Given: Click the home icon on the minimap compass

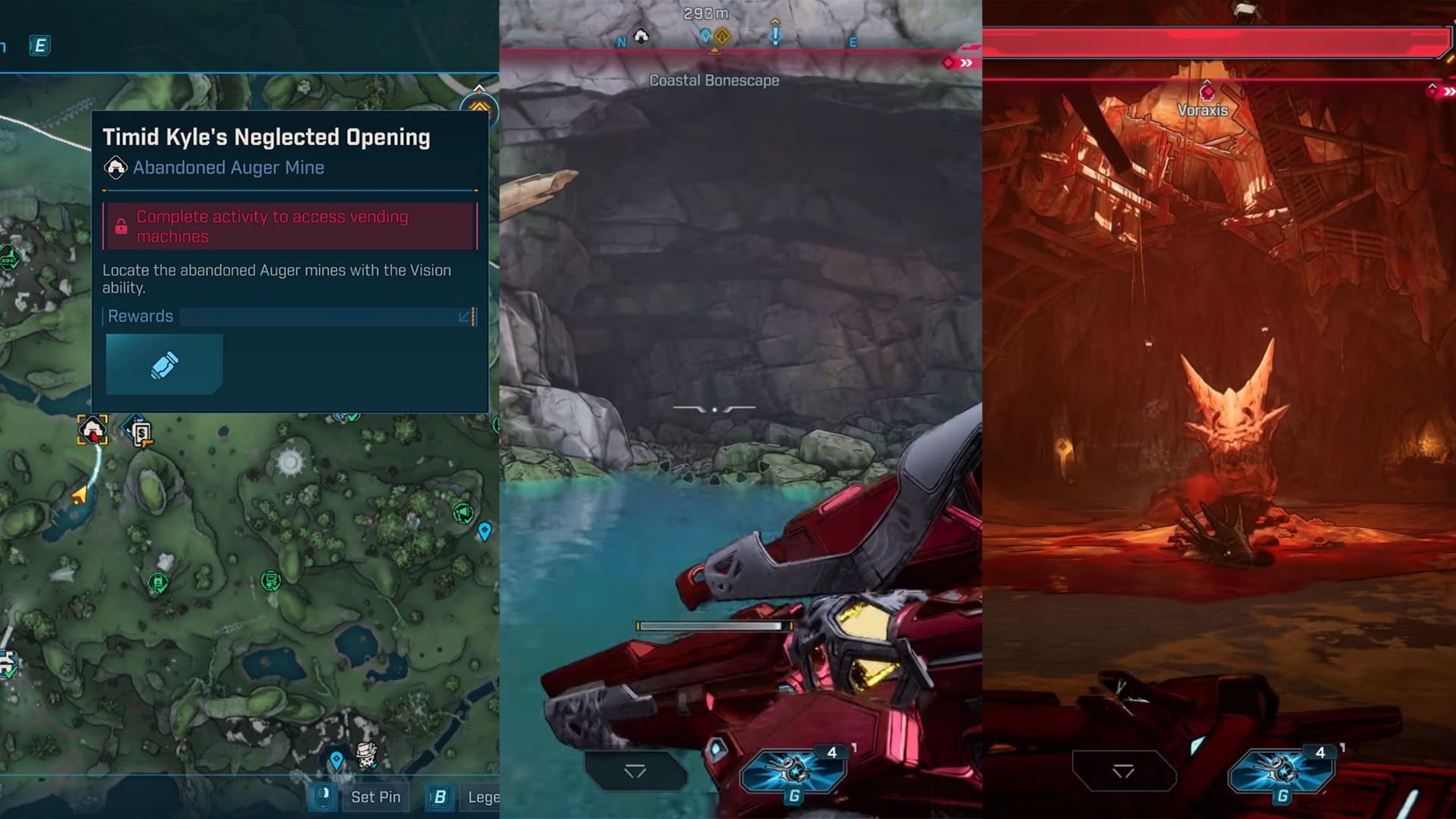Looking at the screenshot, I should [x=641, y=35].
